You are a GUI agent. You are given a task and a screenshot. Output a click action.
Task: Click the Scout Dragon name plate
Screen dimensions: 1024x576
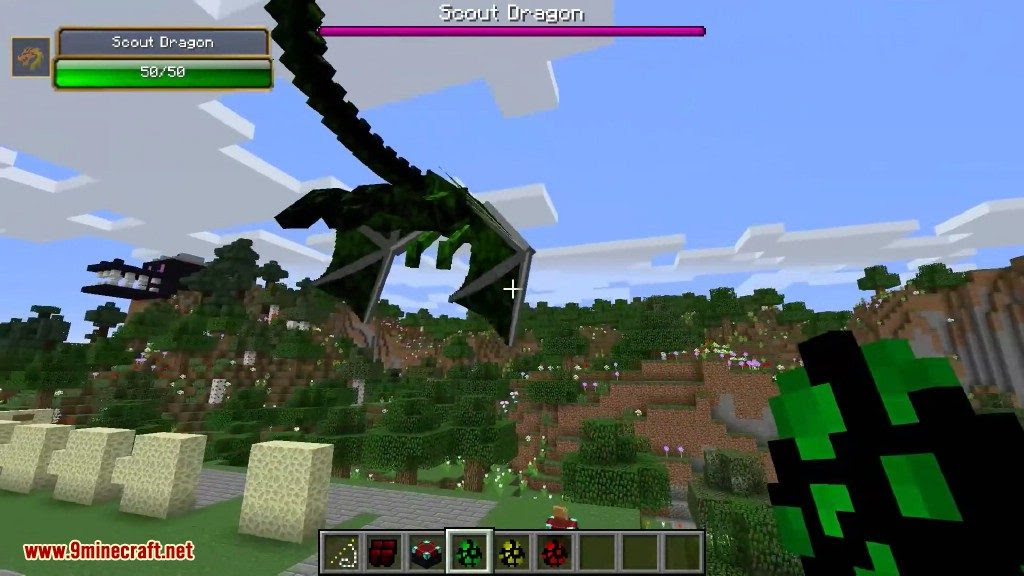tap(163, 42)
